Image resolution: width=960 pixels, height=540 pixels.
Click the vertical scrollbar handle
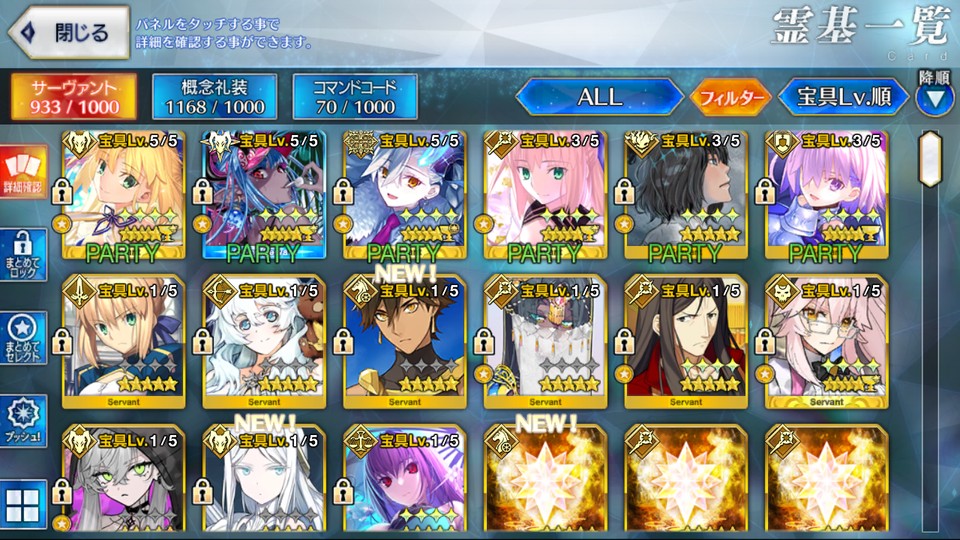click(x=931, y=158)
